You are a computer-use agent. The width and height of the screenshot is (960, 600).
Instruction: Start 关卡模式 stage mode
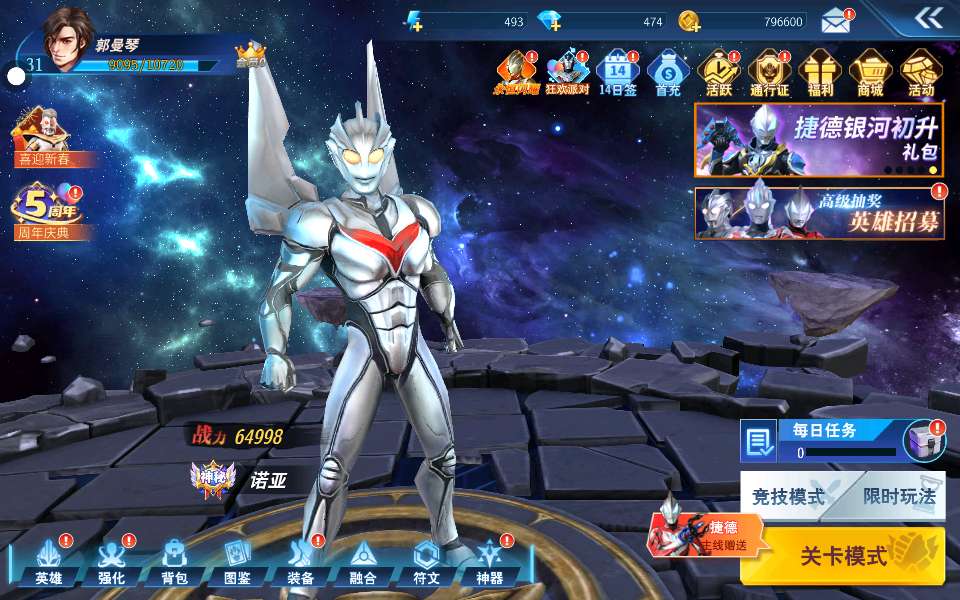pyautogui.click(x=845, y=556)
